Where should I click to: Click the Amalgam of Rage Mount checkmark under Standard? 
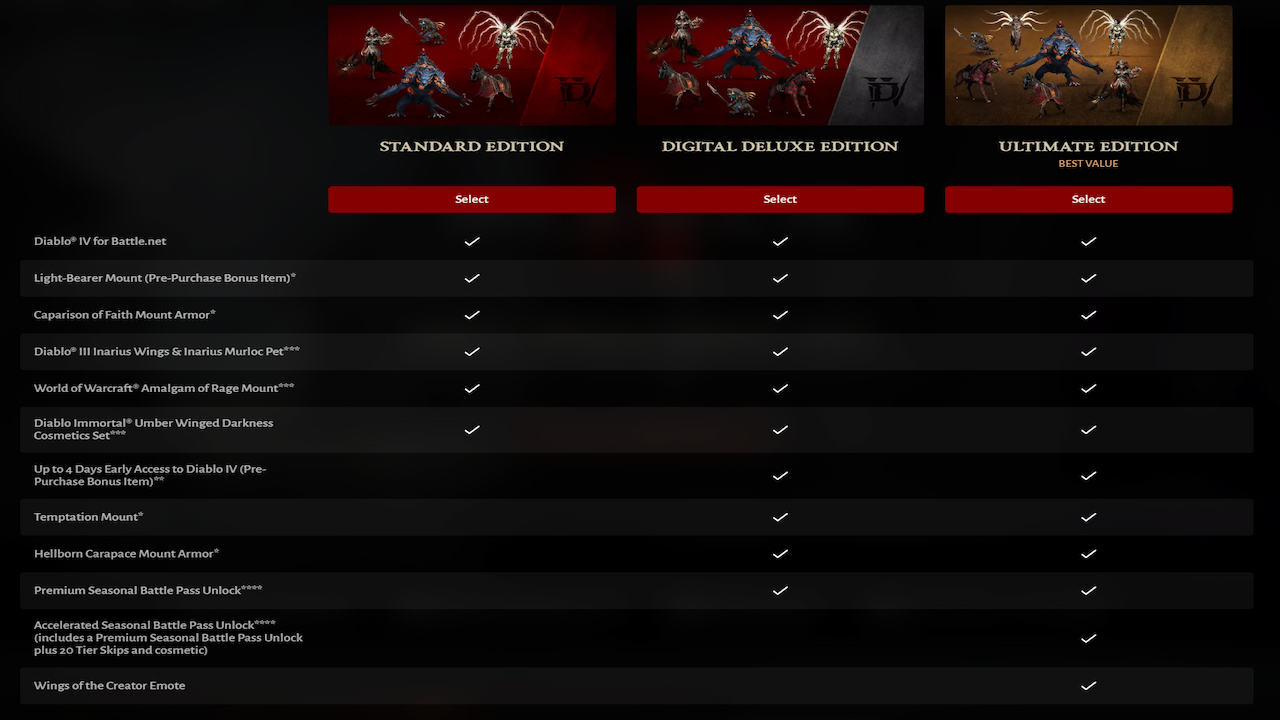click(471, 388)
